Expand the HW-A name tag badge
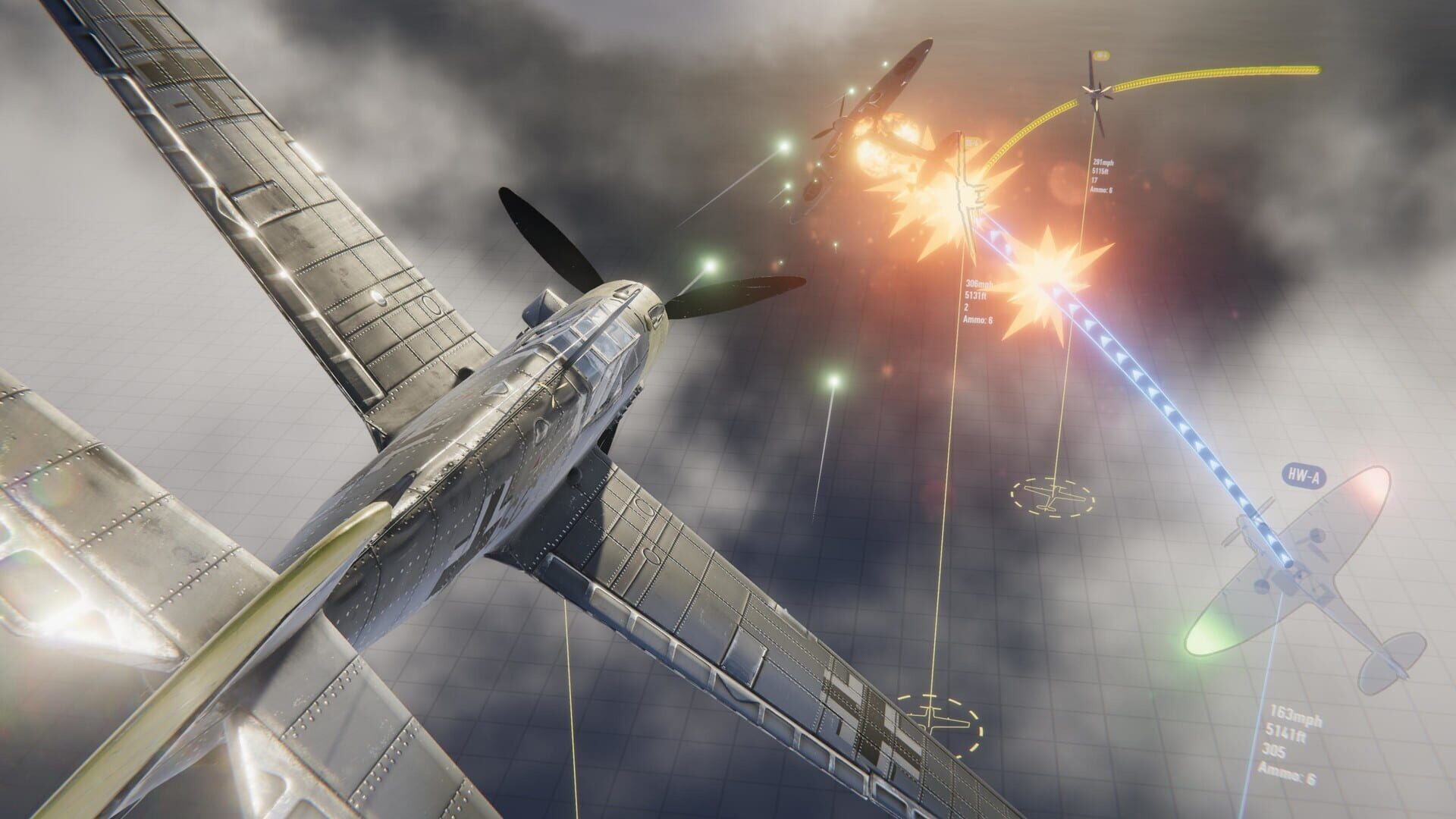1456x819 pixels. coord(1304,475)
